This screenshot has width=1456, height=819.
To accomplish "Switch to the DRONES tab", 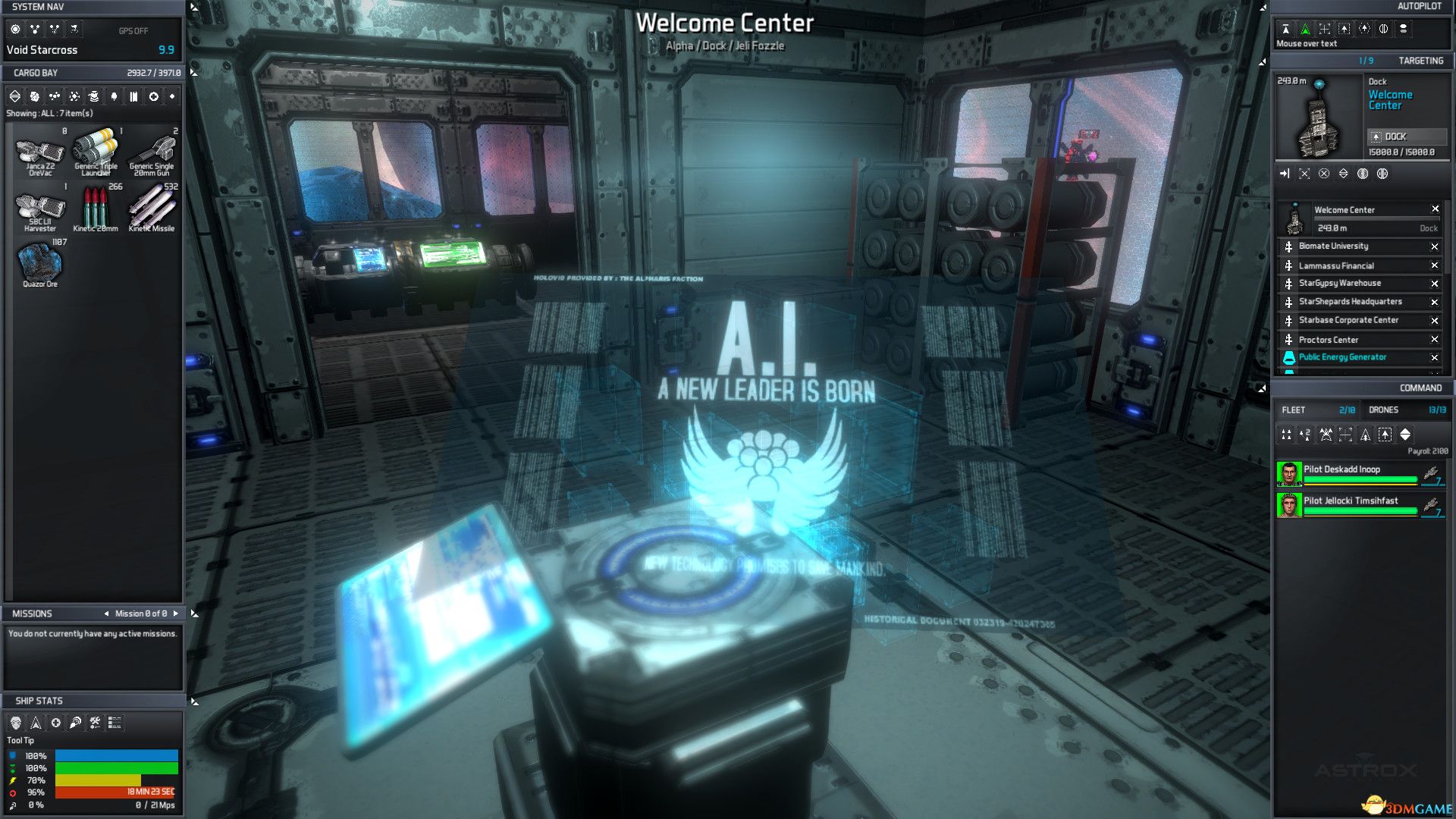I will click(x=1385, y=409).
